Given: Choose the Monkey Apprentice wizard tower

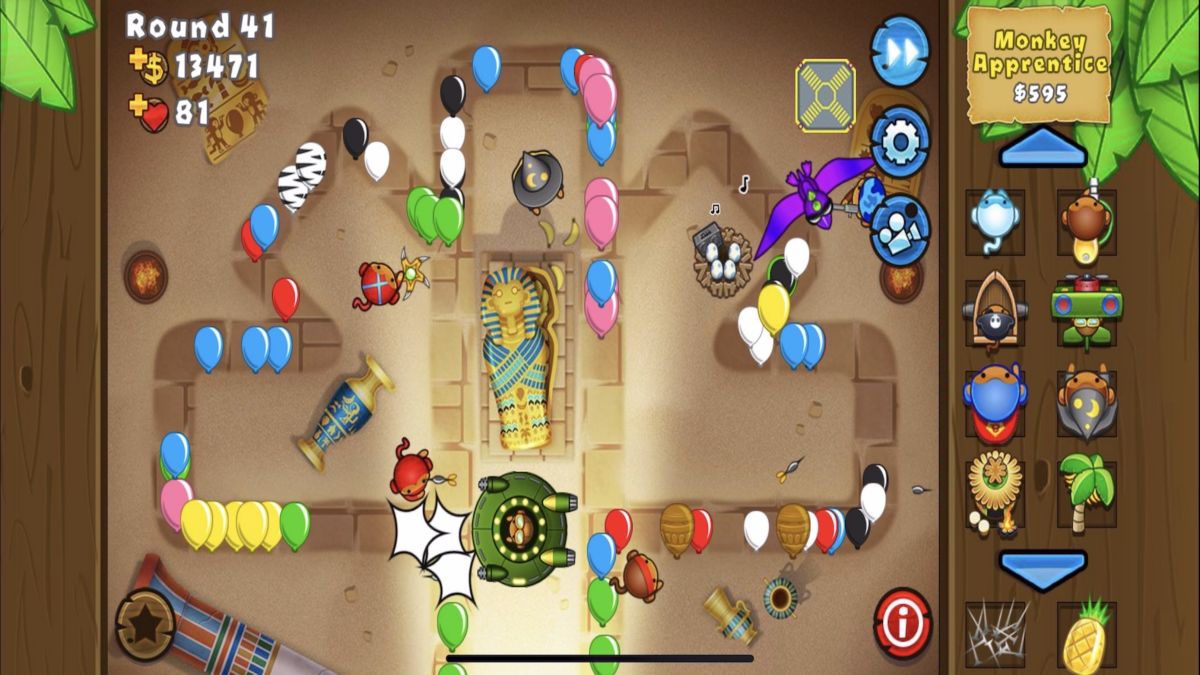Looking at the screenshot, I should tap(1087, 402).
